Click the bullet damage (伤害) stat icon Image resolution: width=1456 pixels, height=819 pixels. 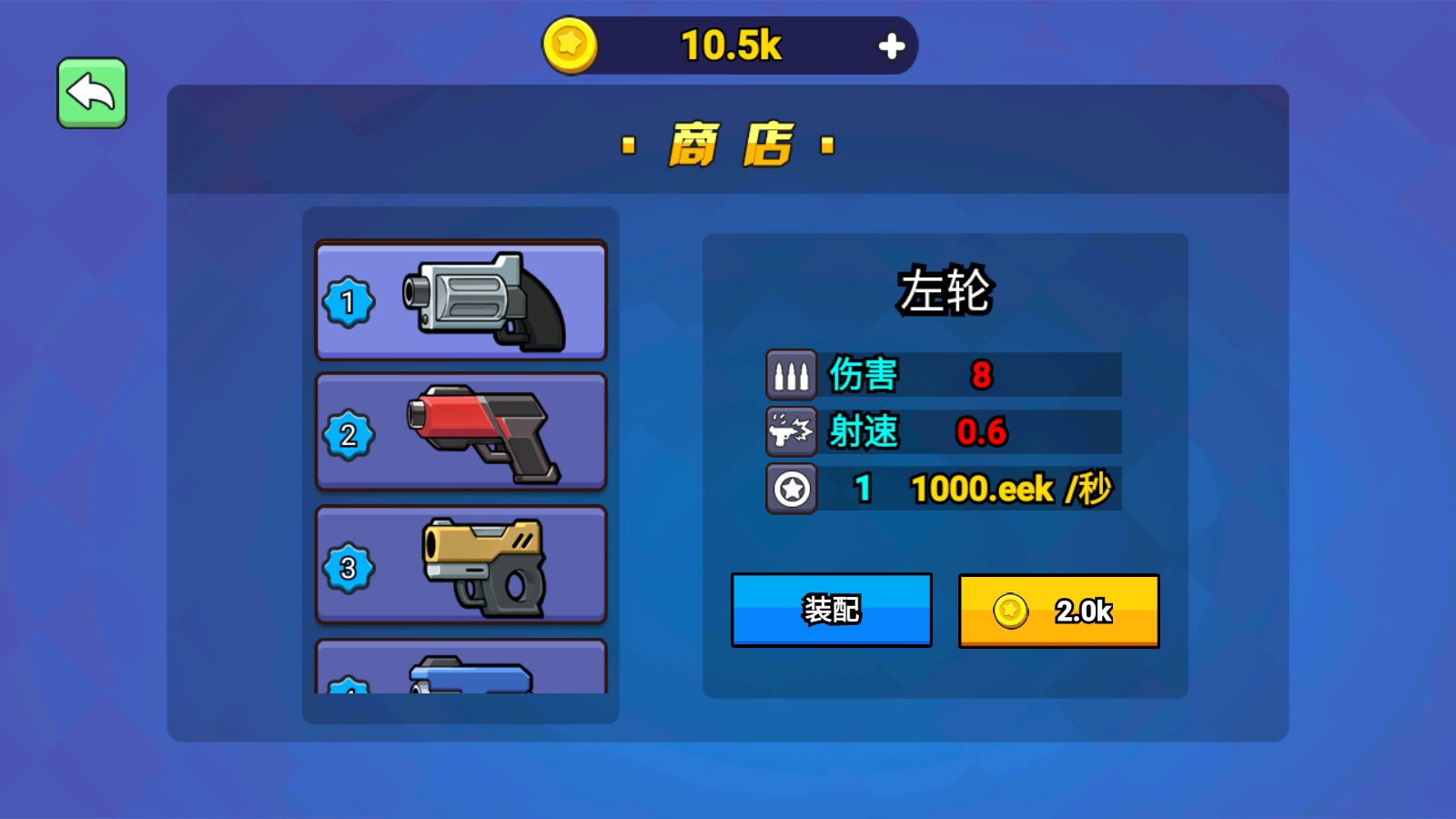click(791, 375)
